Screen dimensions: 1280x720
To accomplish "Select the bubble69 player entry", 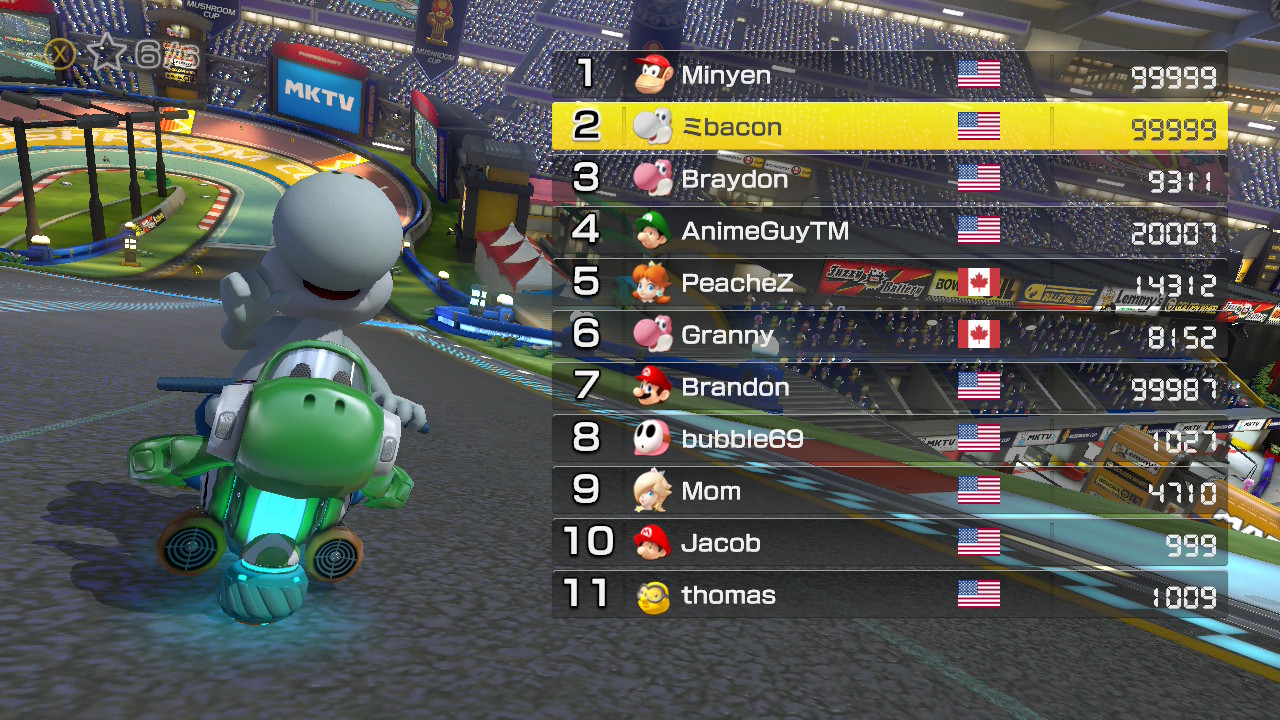I will (x=889, y=439).
